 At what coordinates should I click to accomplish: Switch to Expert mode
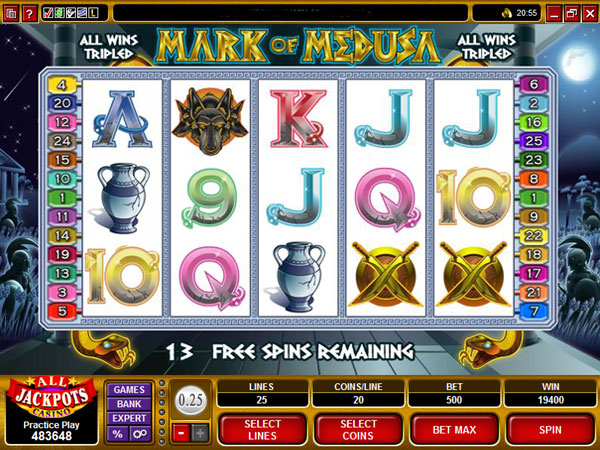pos(128,419)
